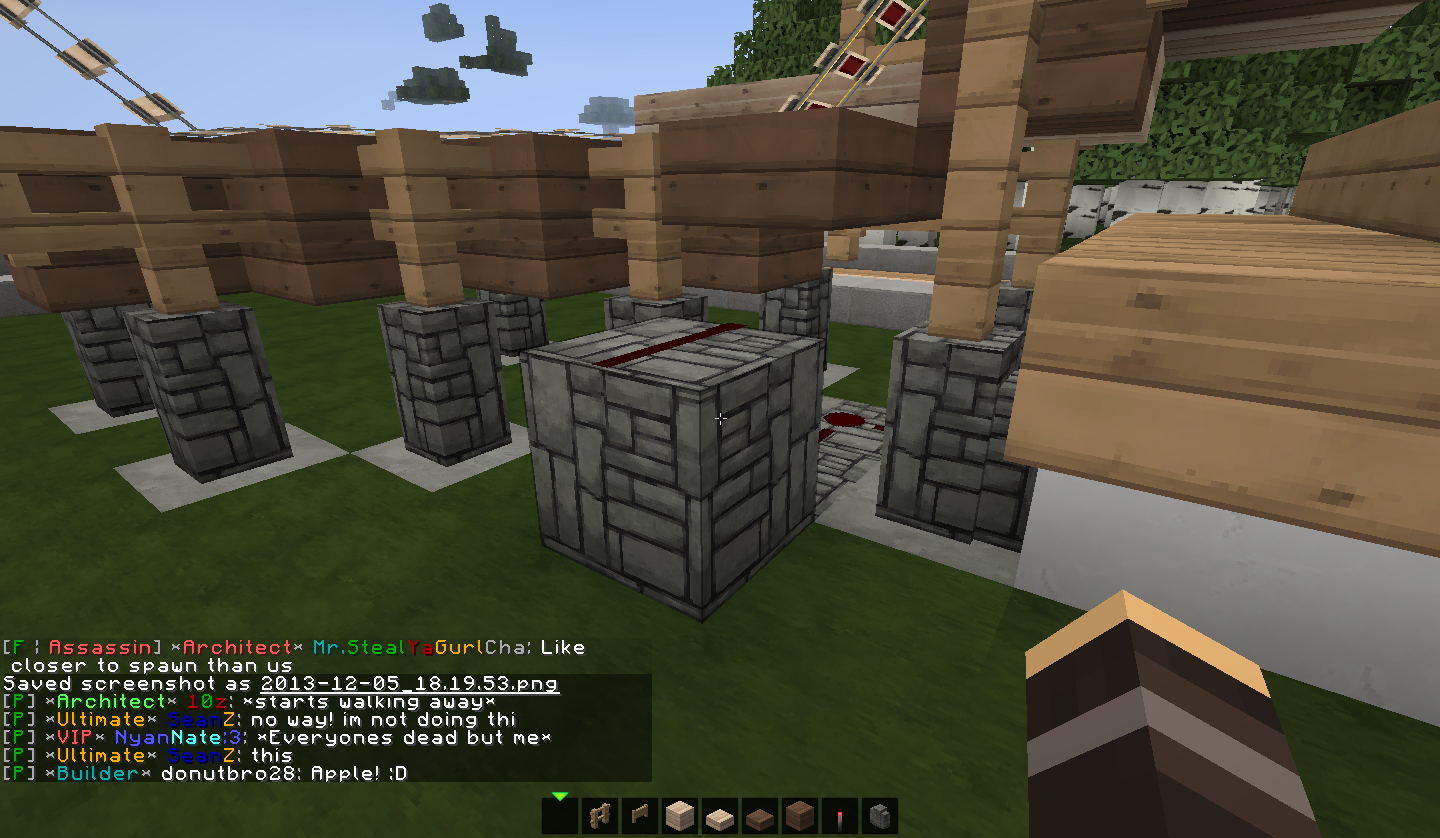Select the fence gate hotbar slot
Screen dimensions: 1440x838
pyautogui.click(x=640, y=816)
